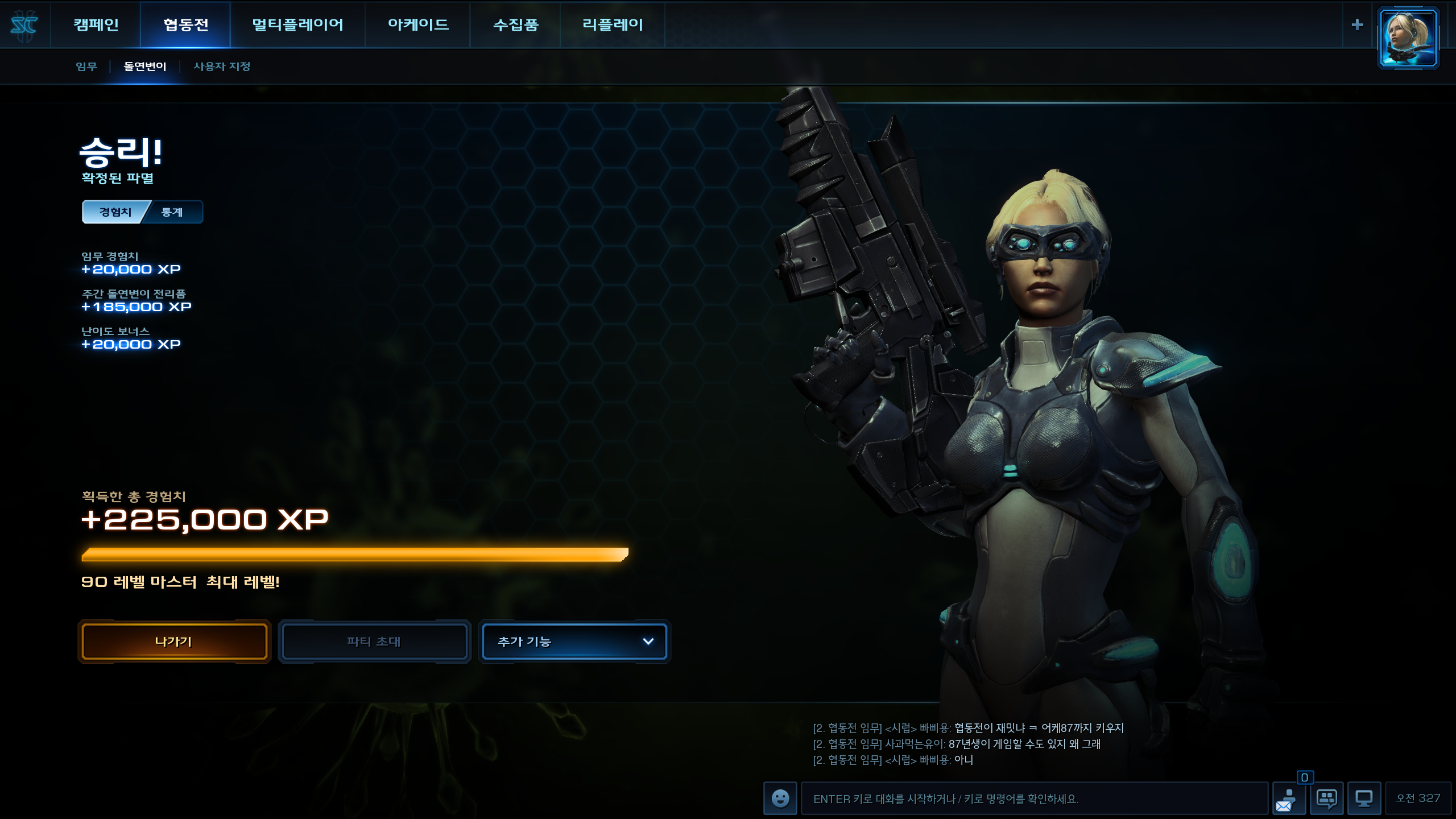This screenshot has height=819, width=1456.
Task: Click the 파티 초대 party invite button
Action: [374, 642]
